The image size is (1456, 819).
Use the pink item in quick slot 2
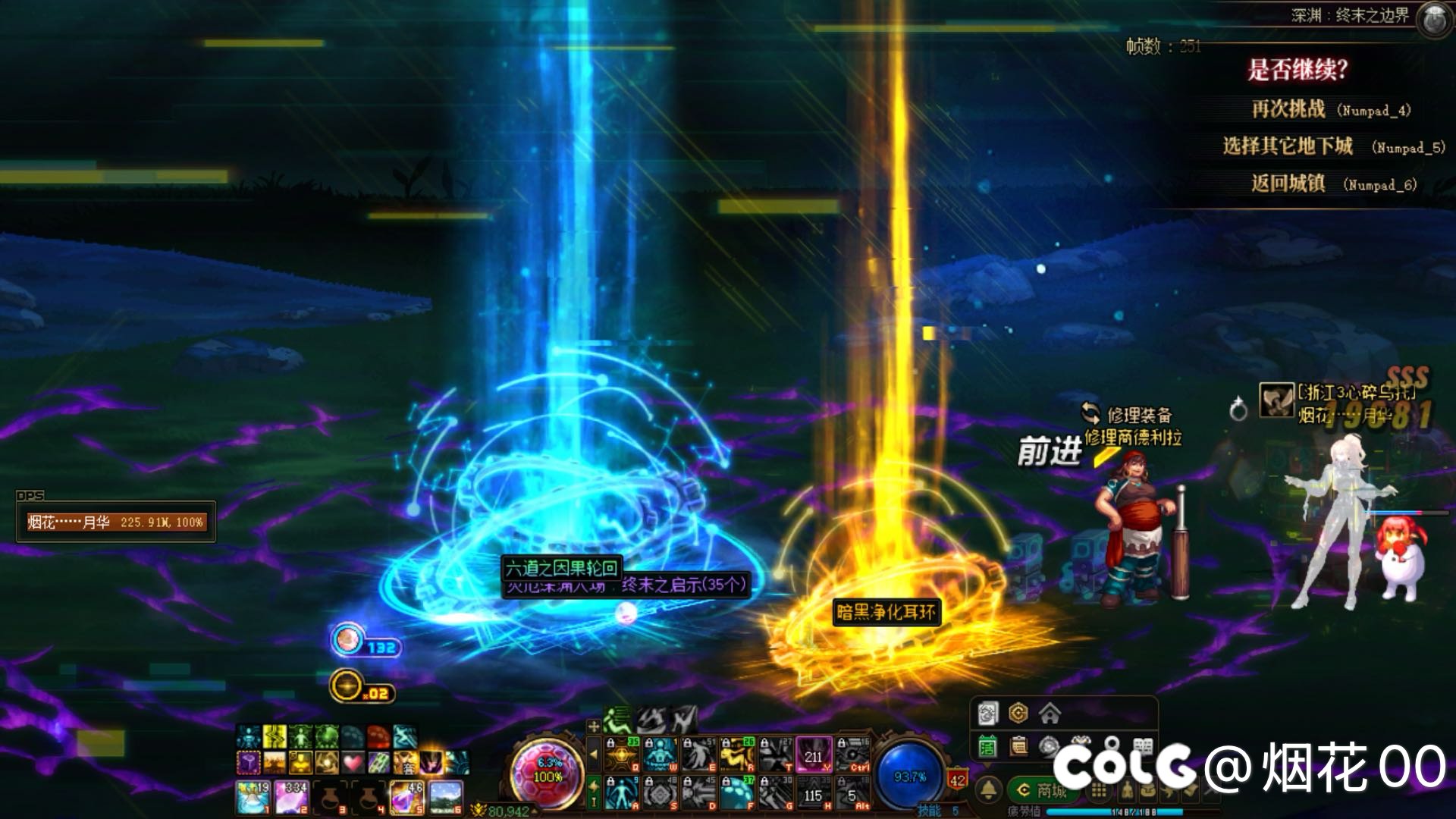pyautogui.click(x=292, y=798)
